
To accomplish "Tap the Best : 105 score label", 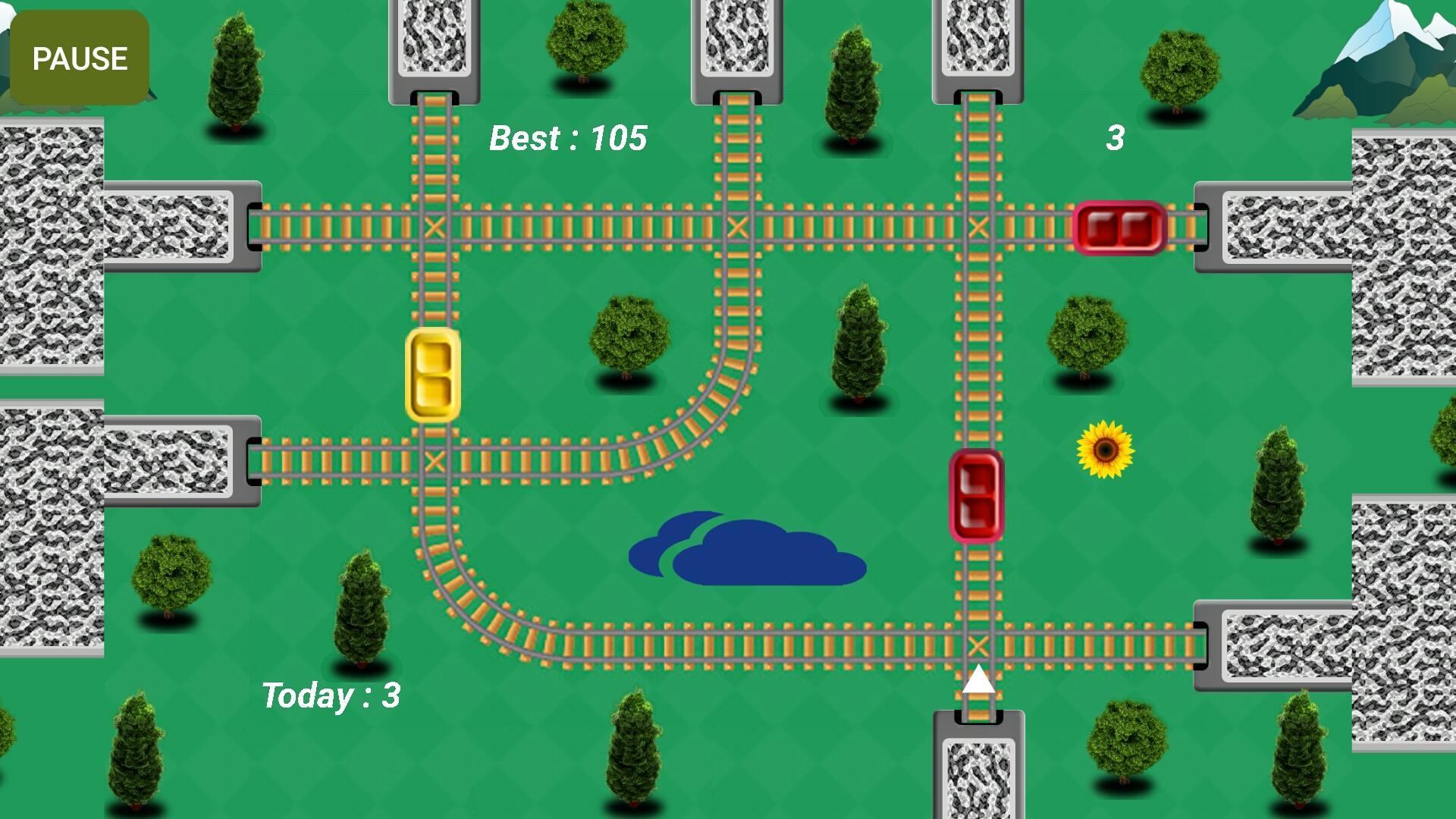I will point(569,138).
